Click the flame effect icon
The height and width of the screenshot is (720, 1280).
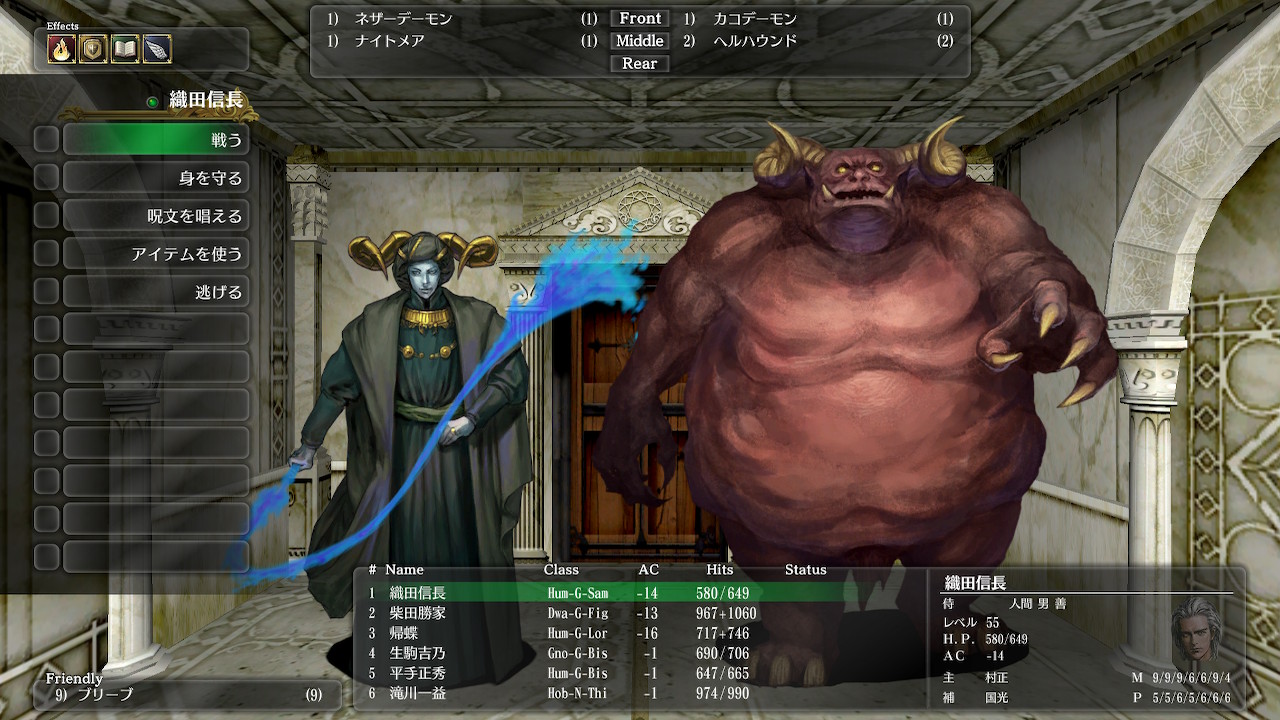(x=62, y=49)
